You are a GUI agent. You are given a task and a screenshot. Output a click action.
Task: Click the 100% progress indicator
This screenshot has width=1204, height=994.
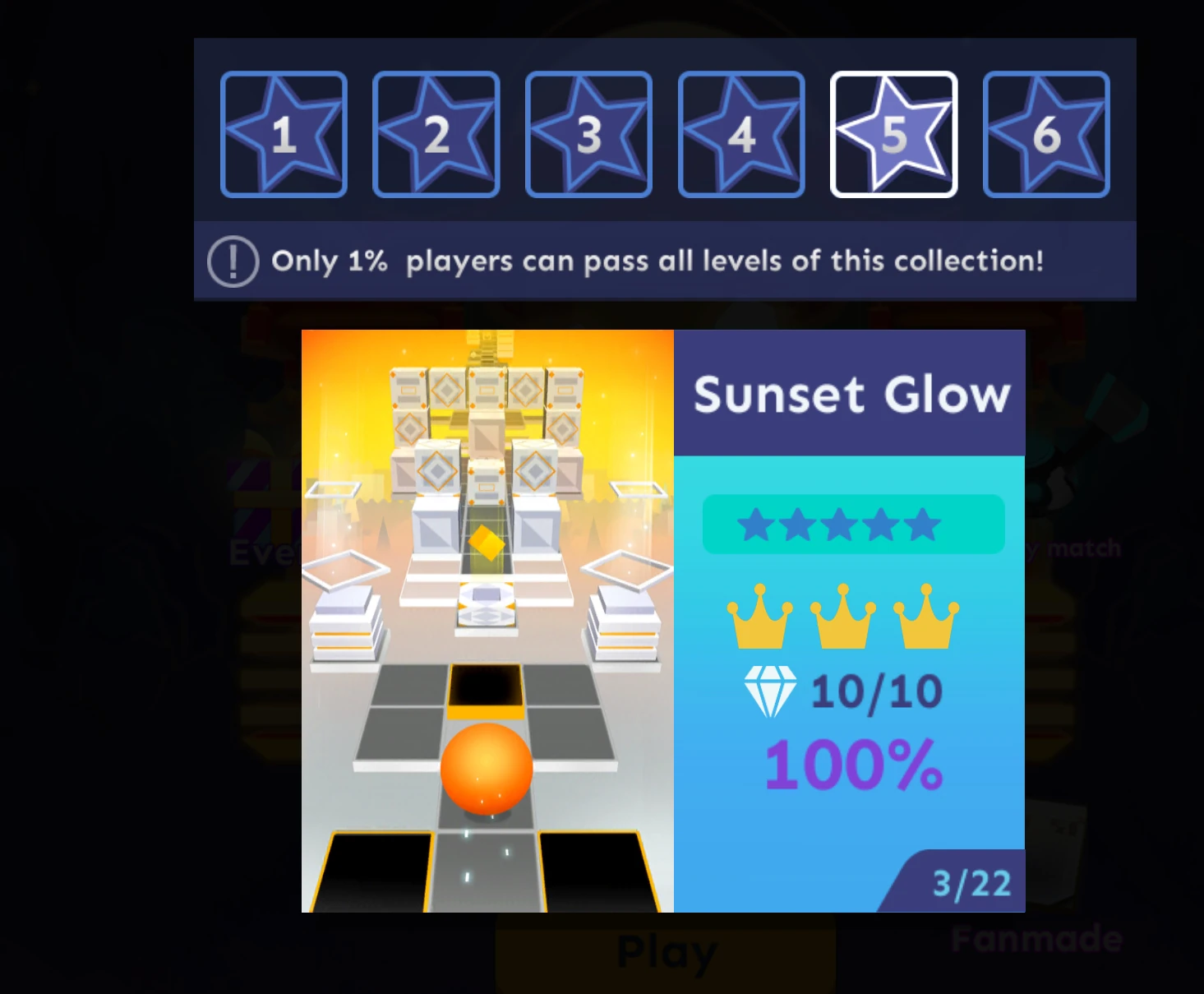coord(853,765)
